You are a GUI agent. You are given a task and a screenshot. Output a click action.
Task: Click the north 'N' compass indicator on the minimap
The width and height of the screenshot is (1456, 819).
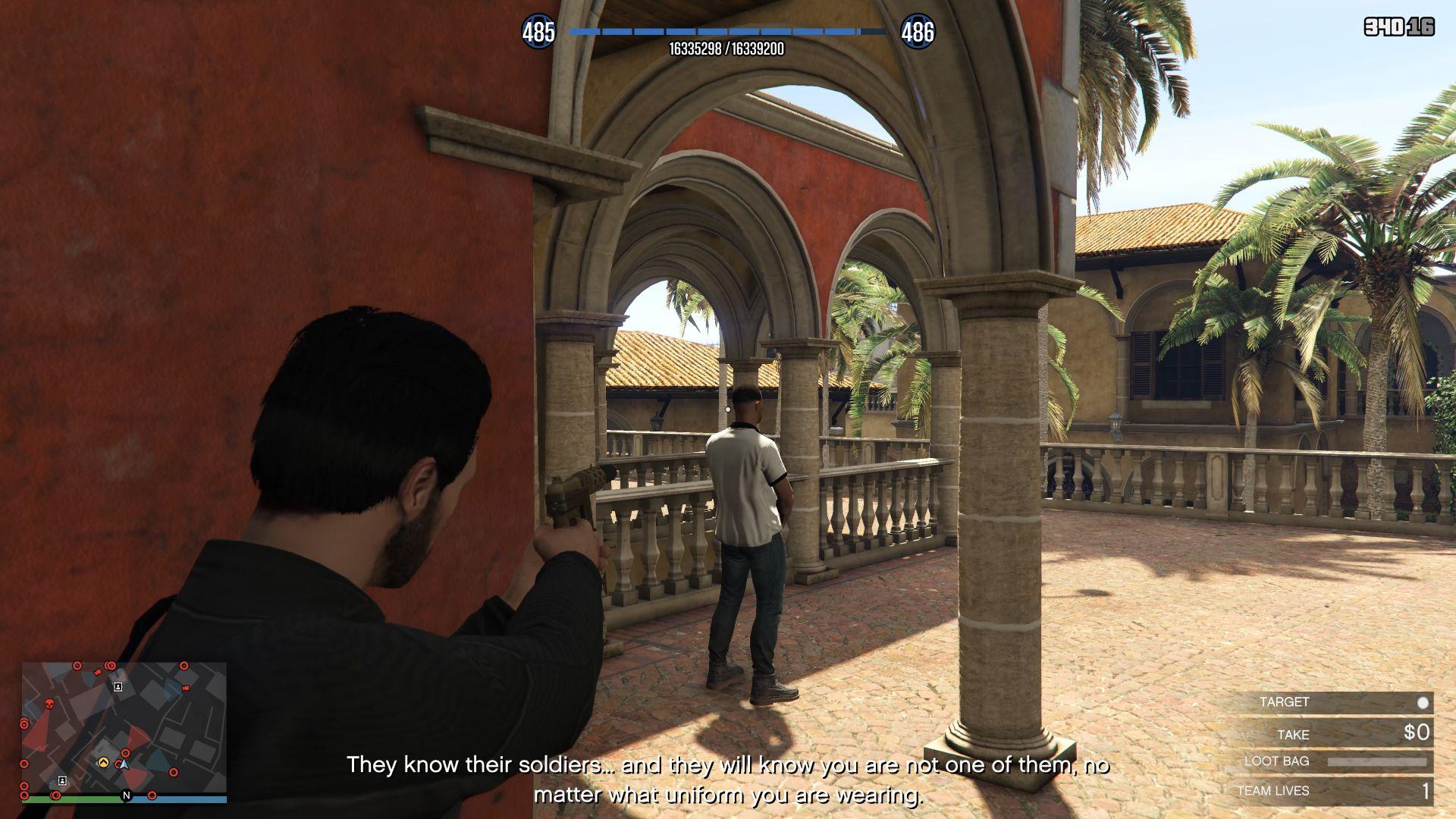click(x=127, y=795)
